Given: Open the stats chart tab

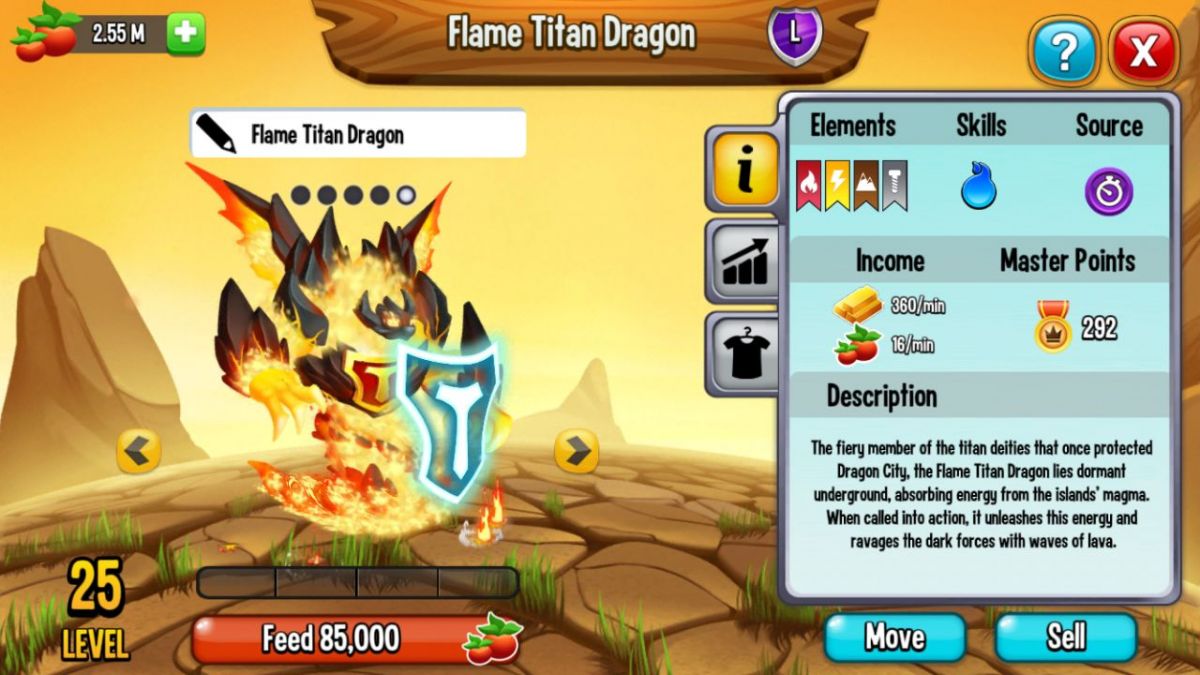Looking at the screenshot, I should coord(743,261).
